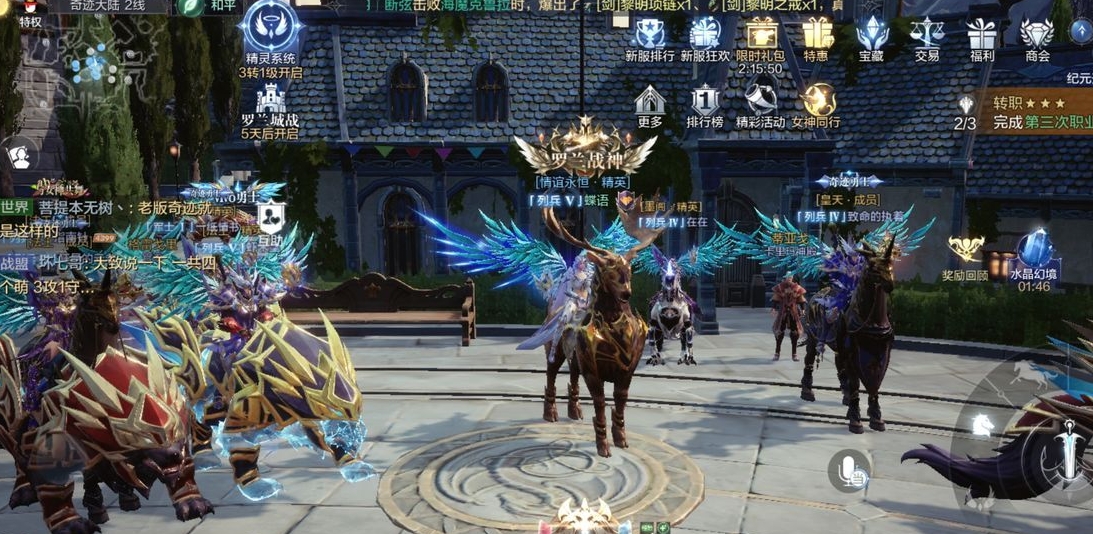The width and height of the screenshot is (1093, 534).
Task: Open the 特权 privilege icon
Action: point(30,10)
